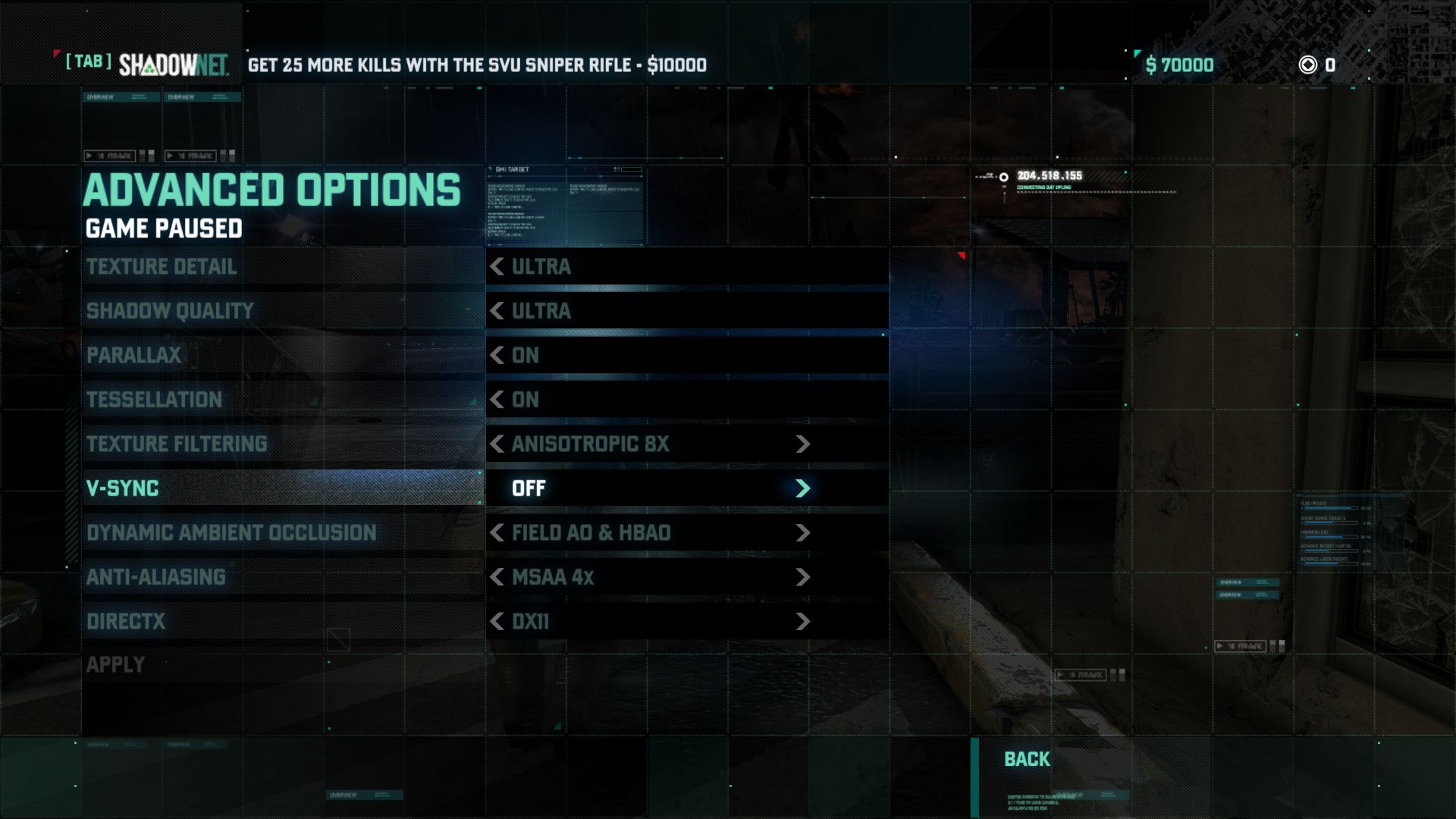Reduce Anisotropic 8X filtering via left arrow

[497, 444]
